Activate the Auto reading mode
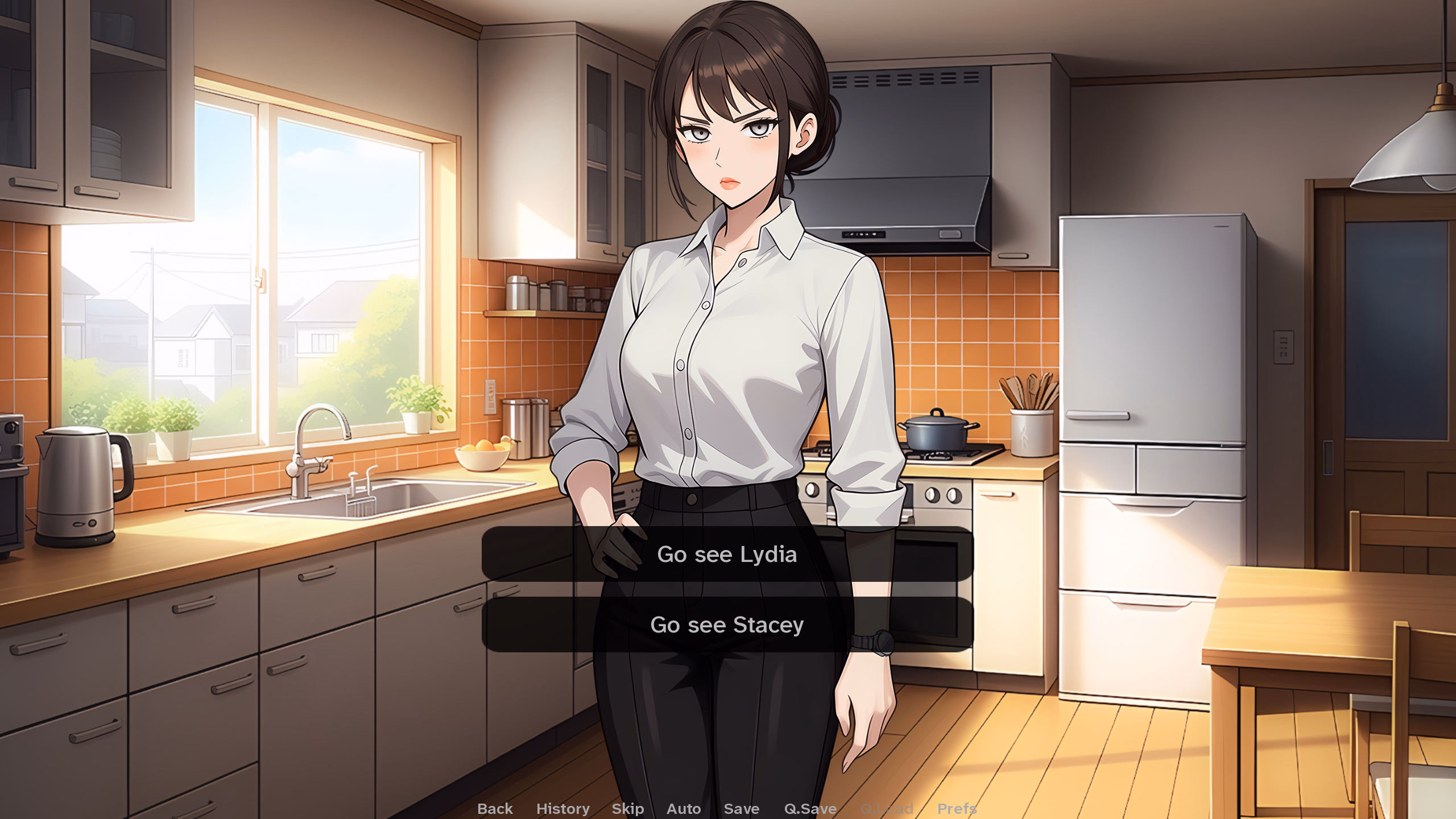Image resolution: width=1456 pixels, height=819 pixels. tap(684, 808)
